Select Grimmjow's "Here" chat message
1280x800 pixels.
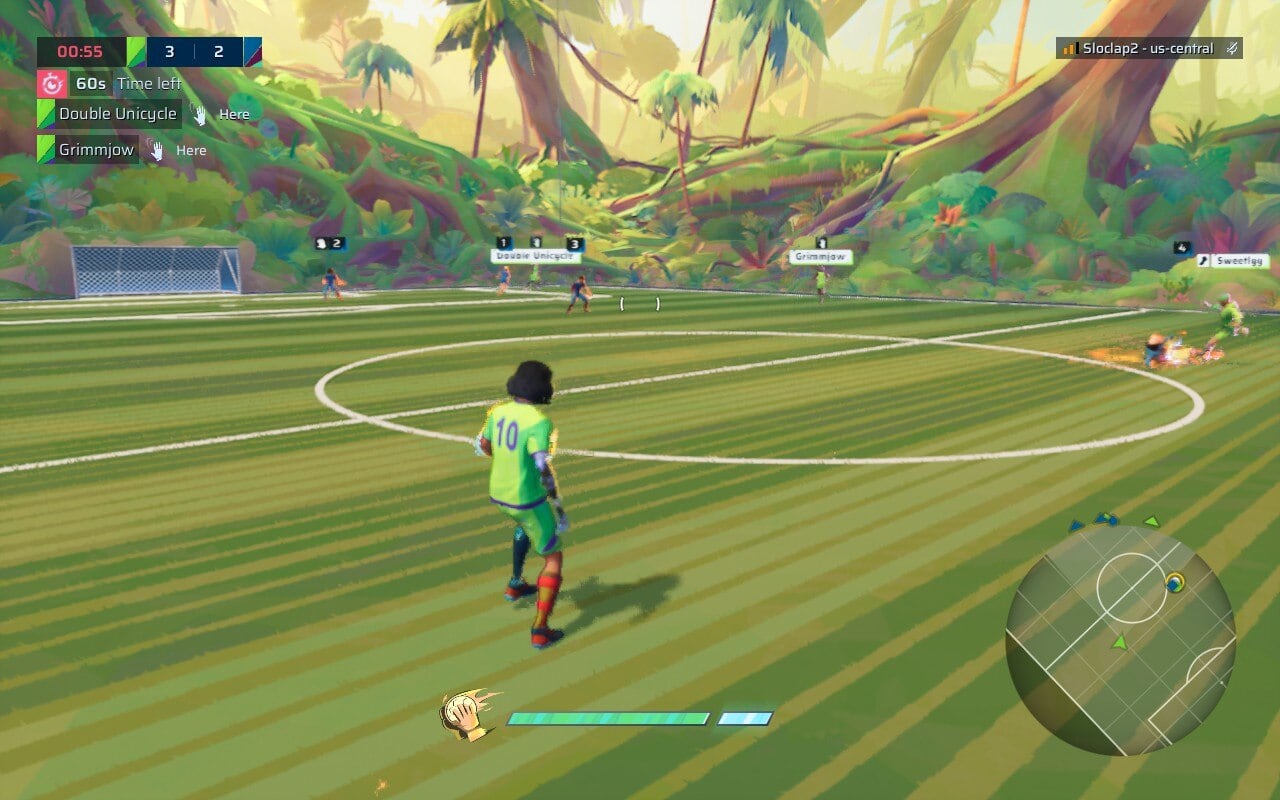[191, 150]
